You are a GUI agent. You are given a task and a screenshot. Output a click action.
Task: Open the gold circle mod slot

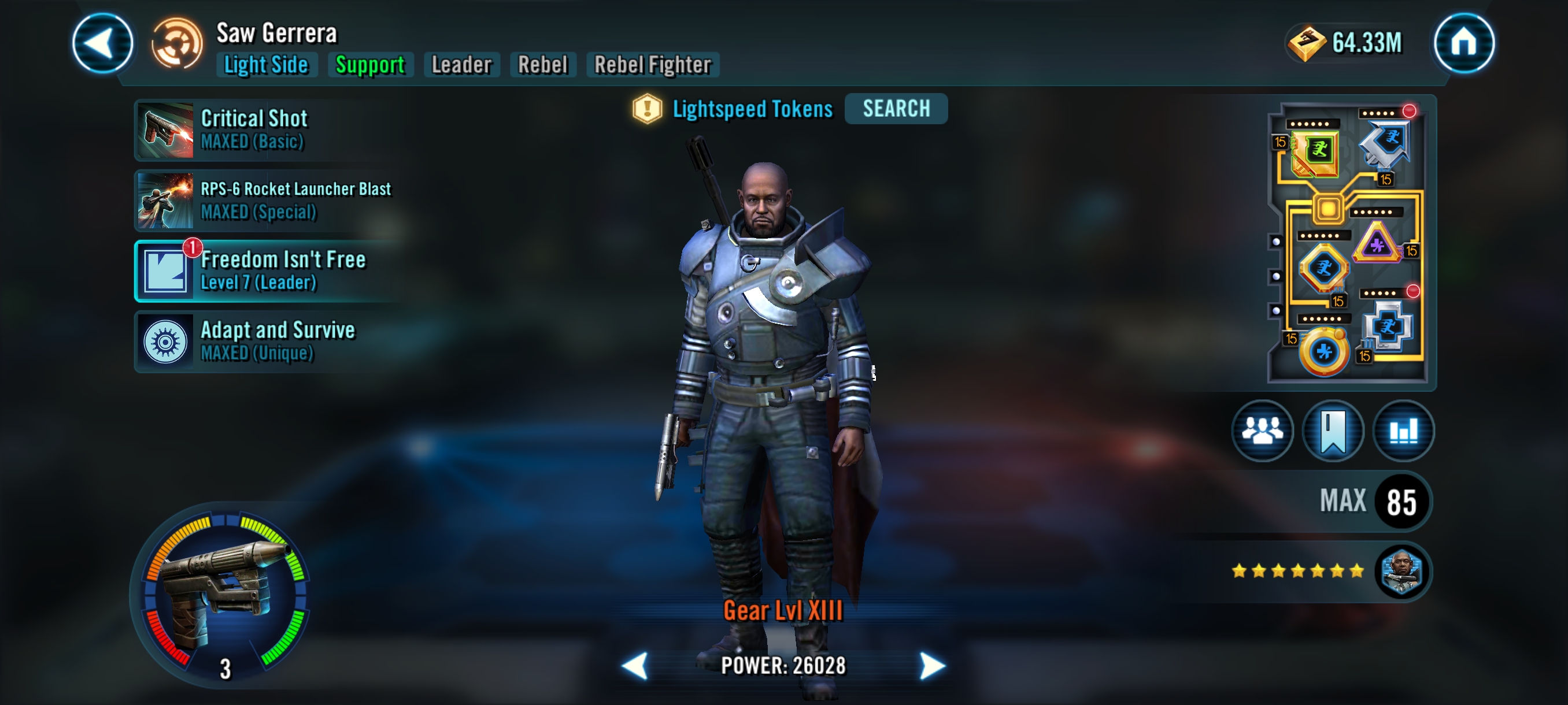pyautogui.click(x=1323, y=351)
